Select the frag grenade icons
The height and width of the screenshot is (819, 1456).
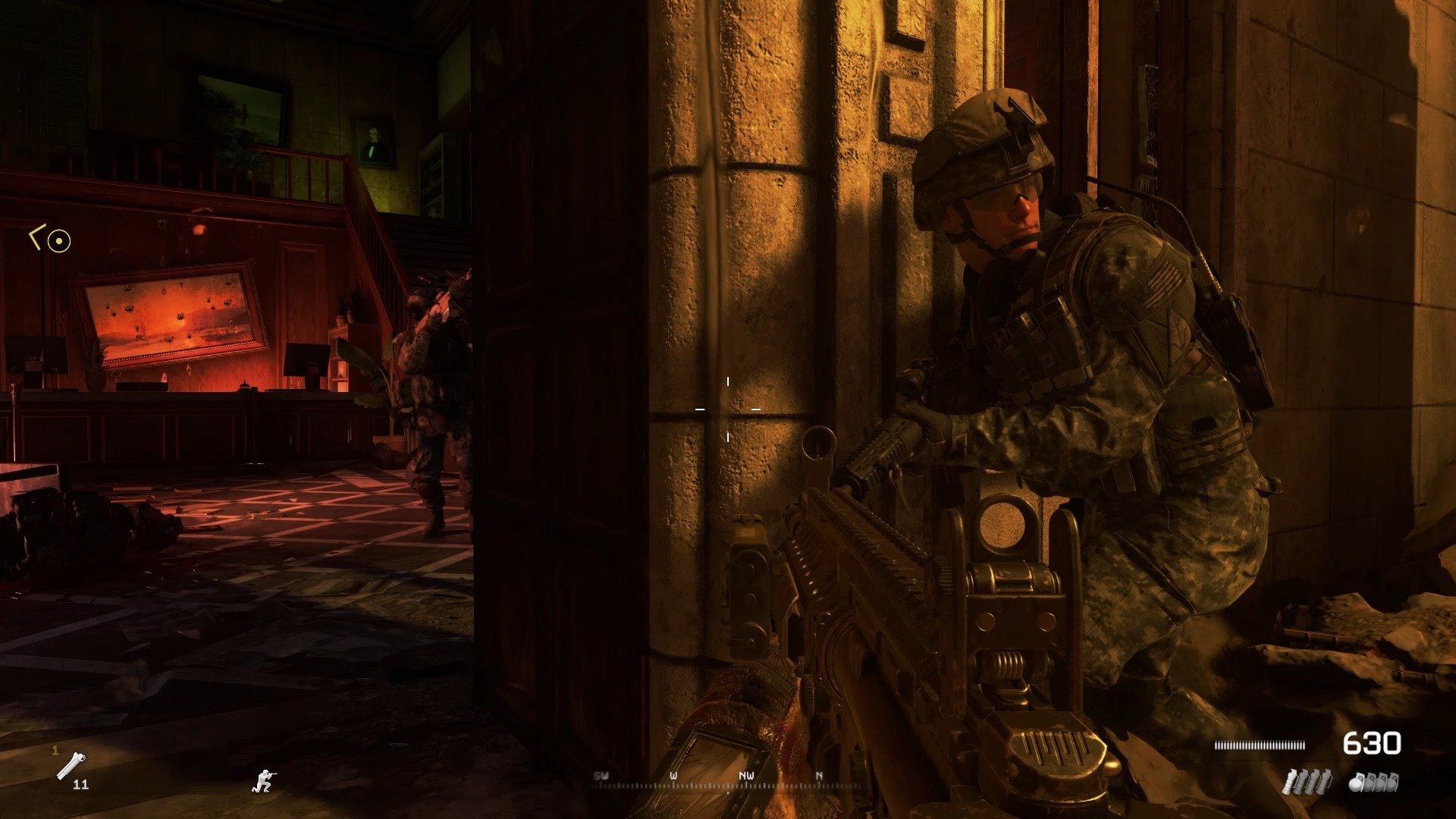coord(1373,782)
